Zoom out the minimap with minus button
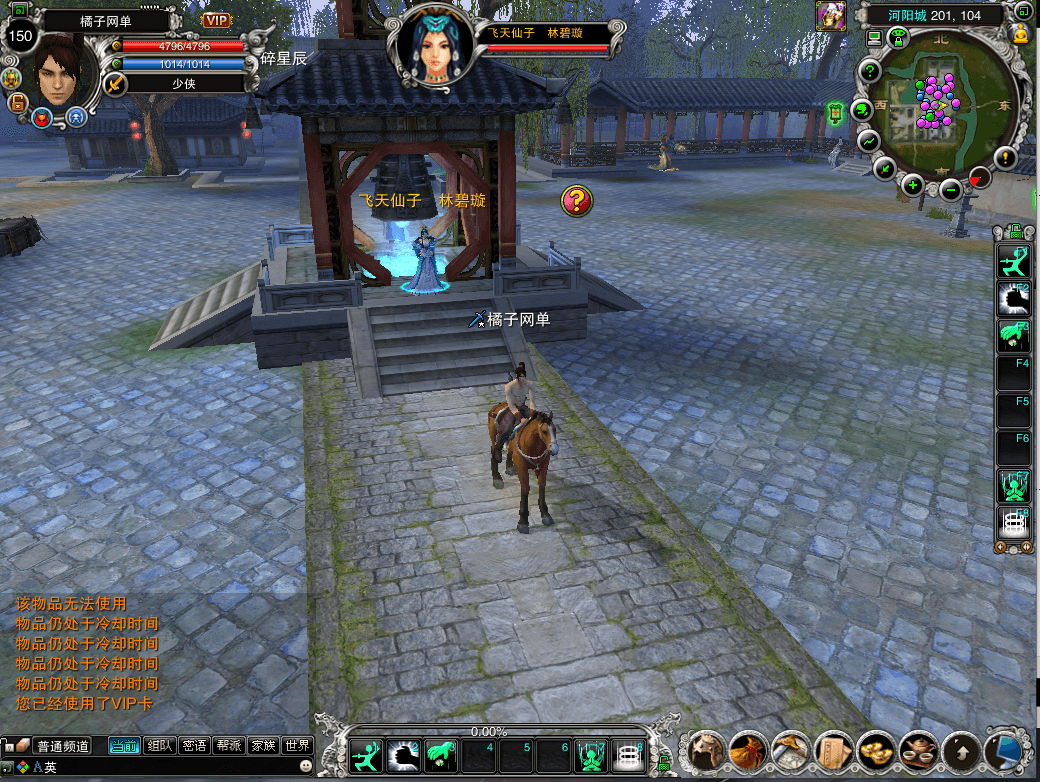The height and width of the screenshot is (782, 1040). [951, 189]
